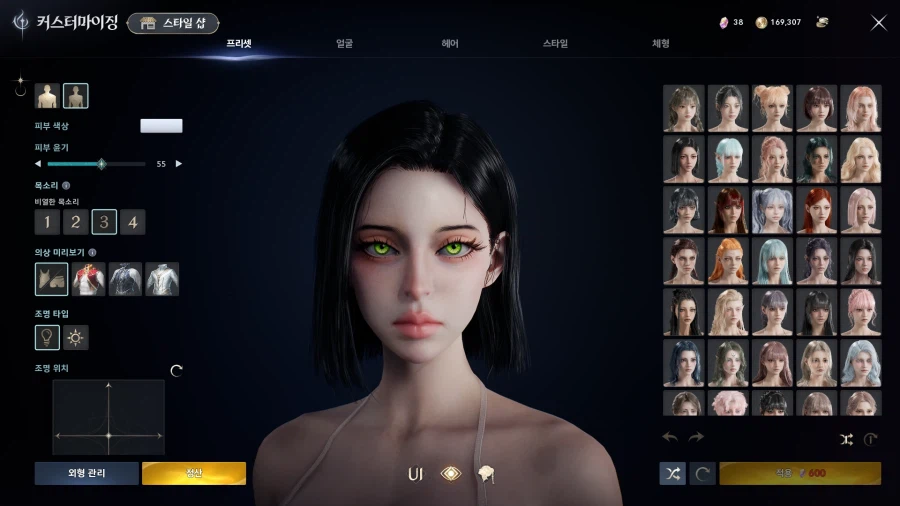Image resolution: width=900 pixels, height=506 pixels.
Task: Choose the light bulb lighting type
Action: (x=47, y=338)
